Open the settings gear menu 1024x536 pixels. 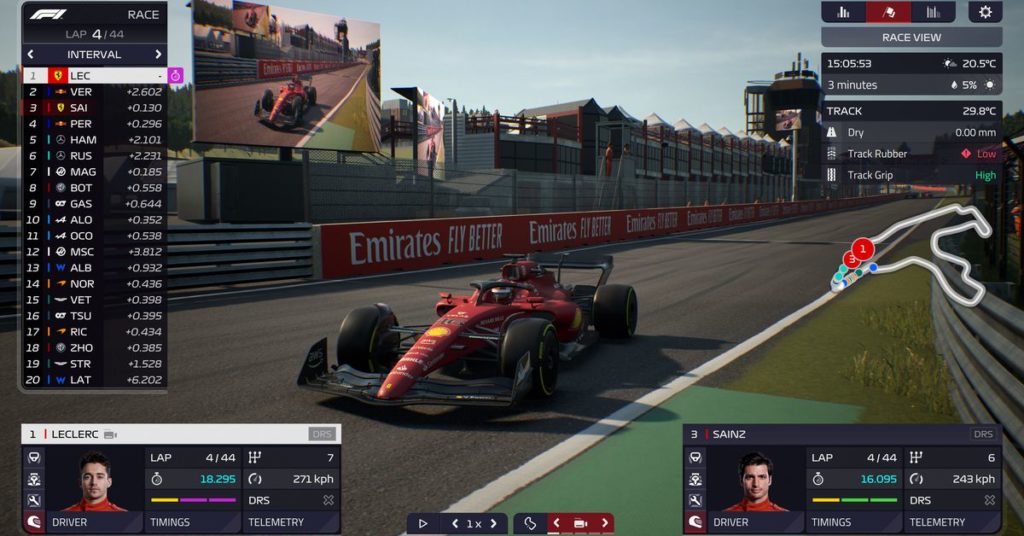tap(985, 12)
